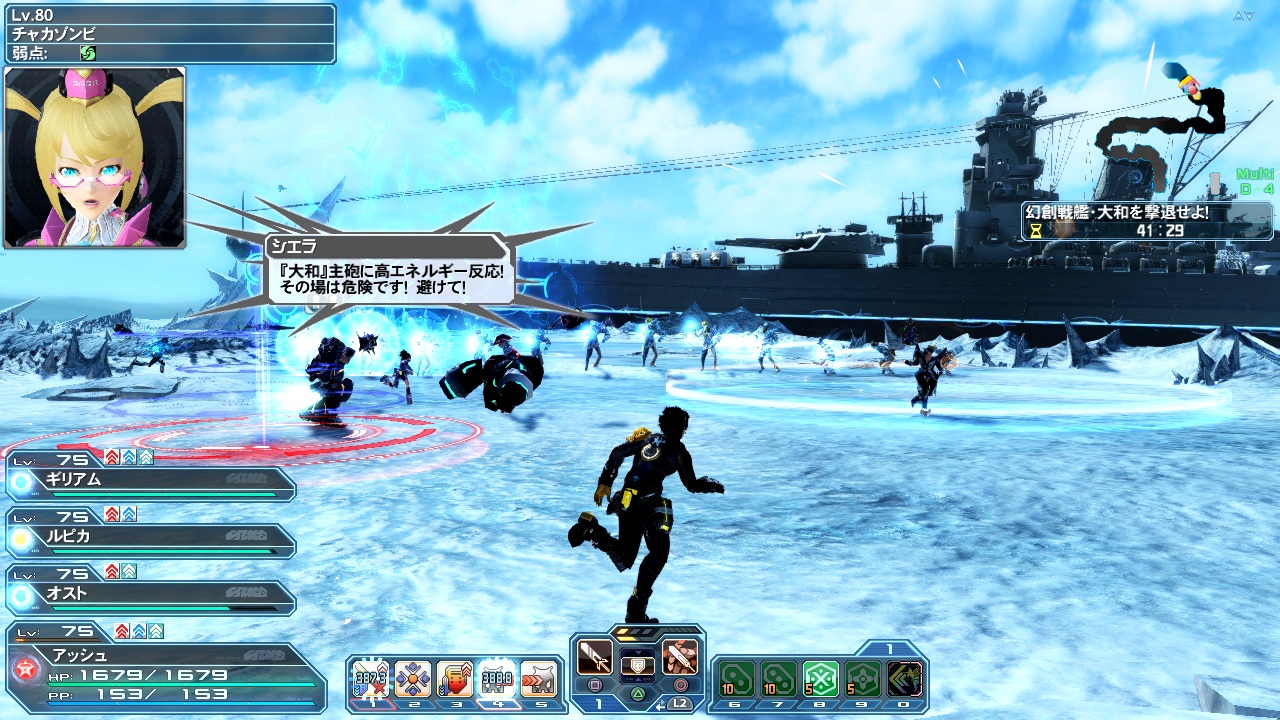Use the orange snowflake skill in slot 2
1280x720 pixels.
click(412, 679)
